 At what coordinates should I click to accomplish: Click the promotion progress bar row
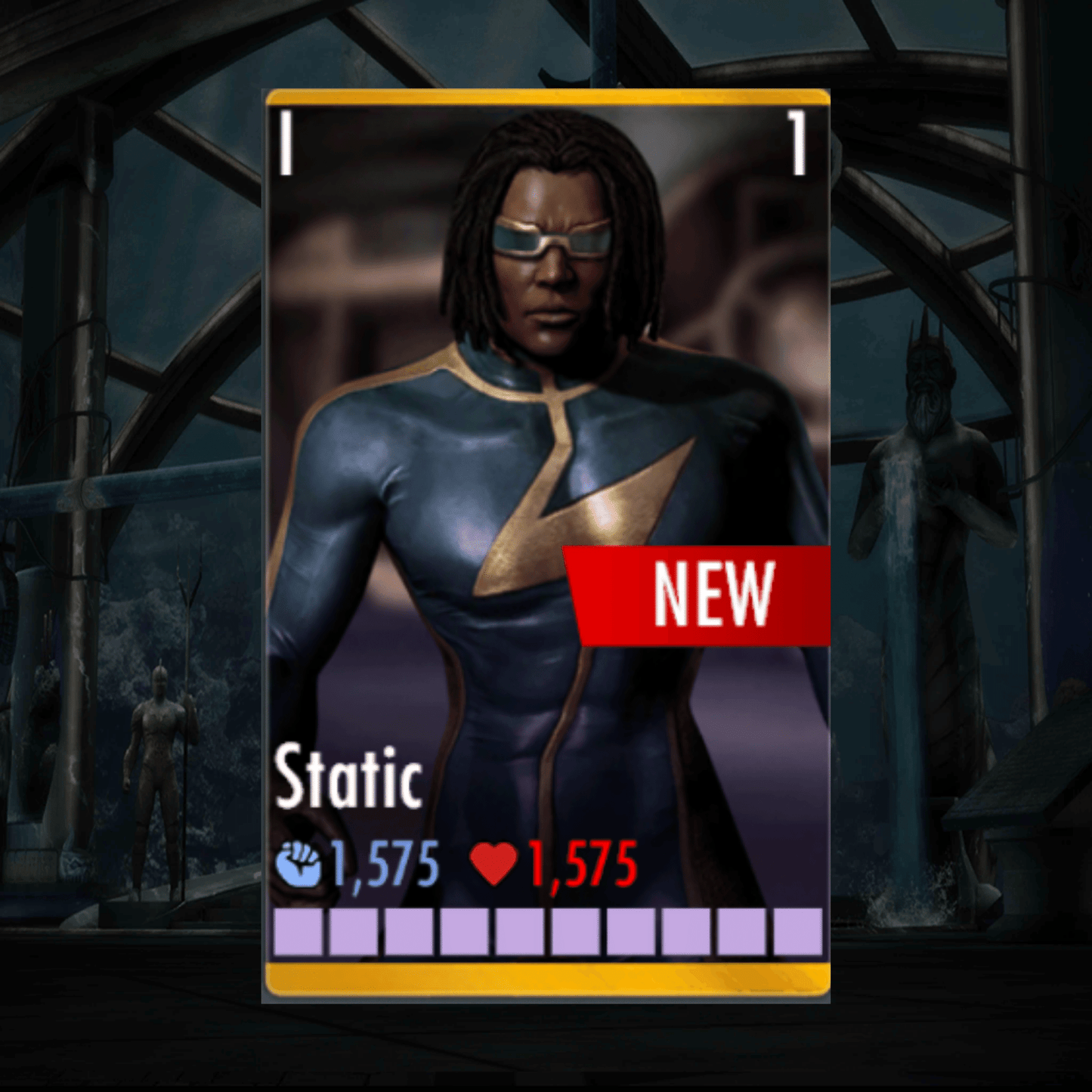click(x=548, y=933)
